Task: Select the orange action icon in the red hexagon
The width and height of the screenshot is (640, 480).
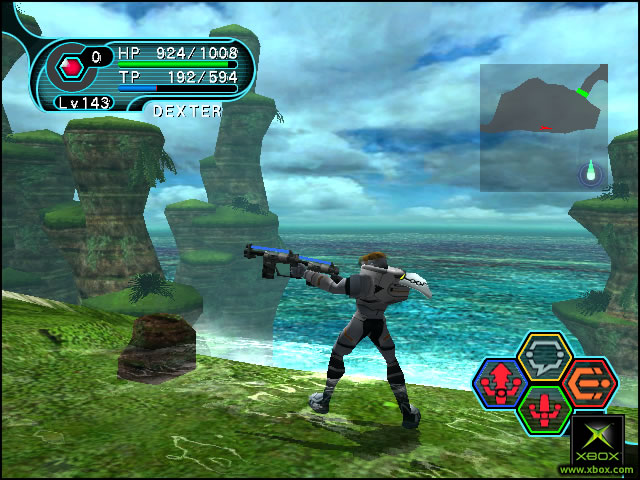Action: [x=589, y=381]
